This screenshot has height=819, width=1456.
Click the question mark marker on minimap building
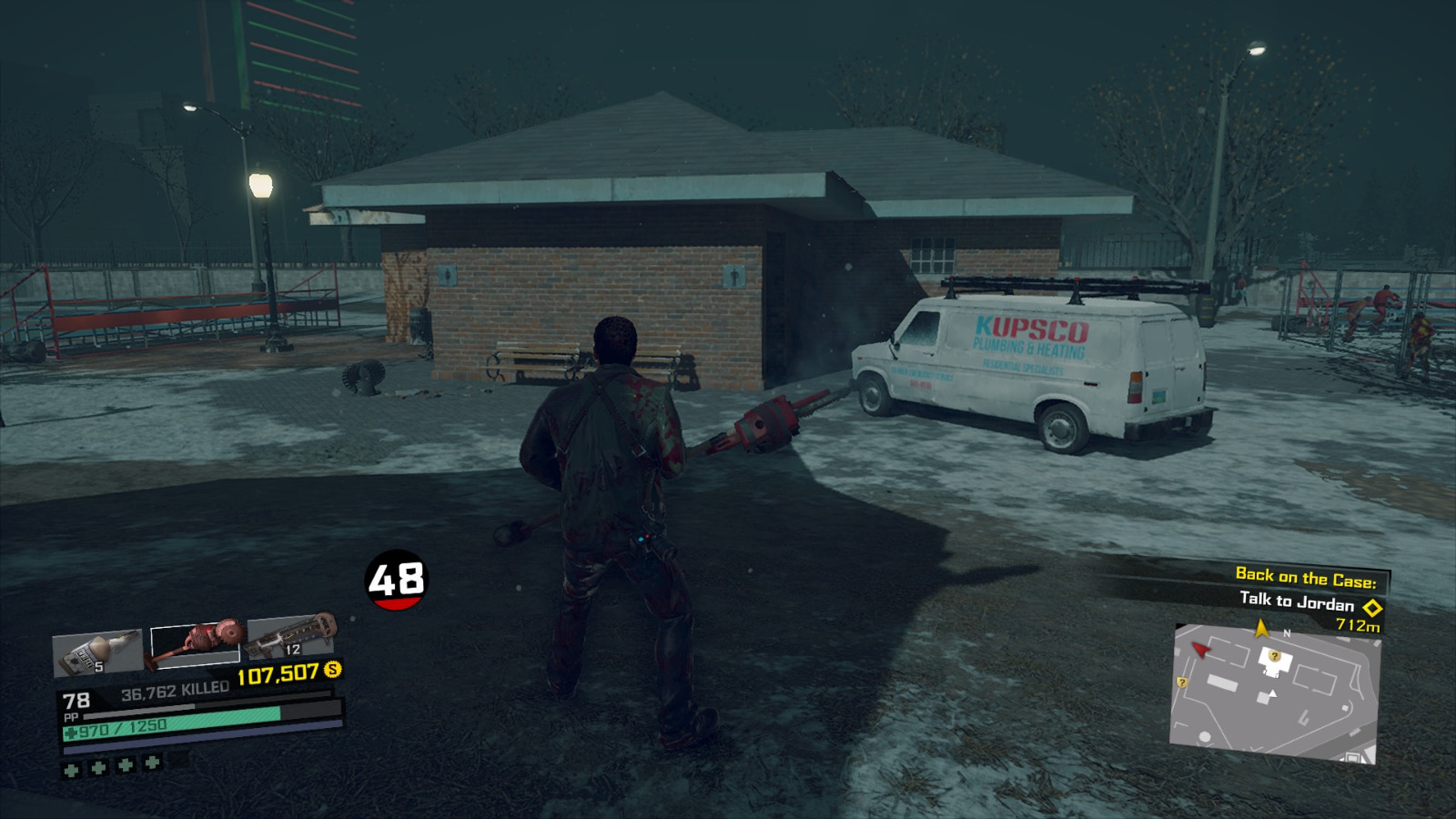click(1275, 656)
